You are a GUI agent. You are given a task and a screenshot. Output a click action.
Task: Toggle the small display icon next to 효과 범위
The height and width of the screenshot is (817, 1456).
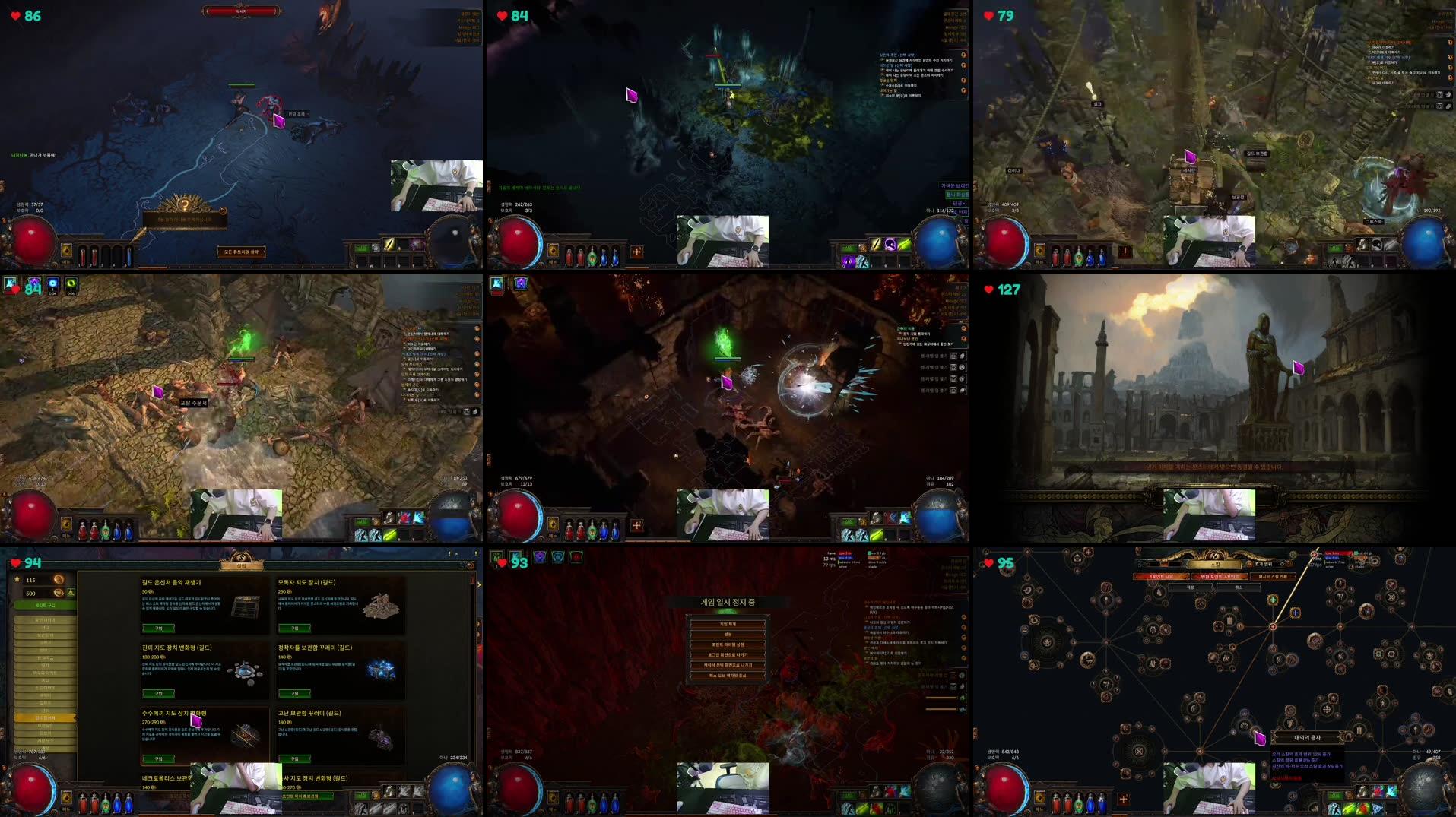tap(1285, 563)
